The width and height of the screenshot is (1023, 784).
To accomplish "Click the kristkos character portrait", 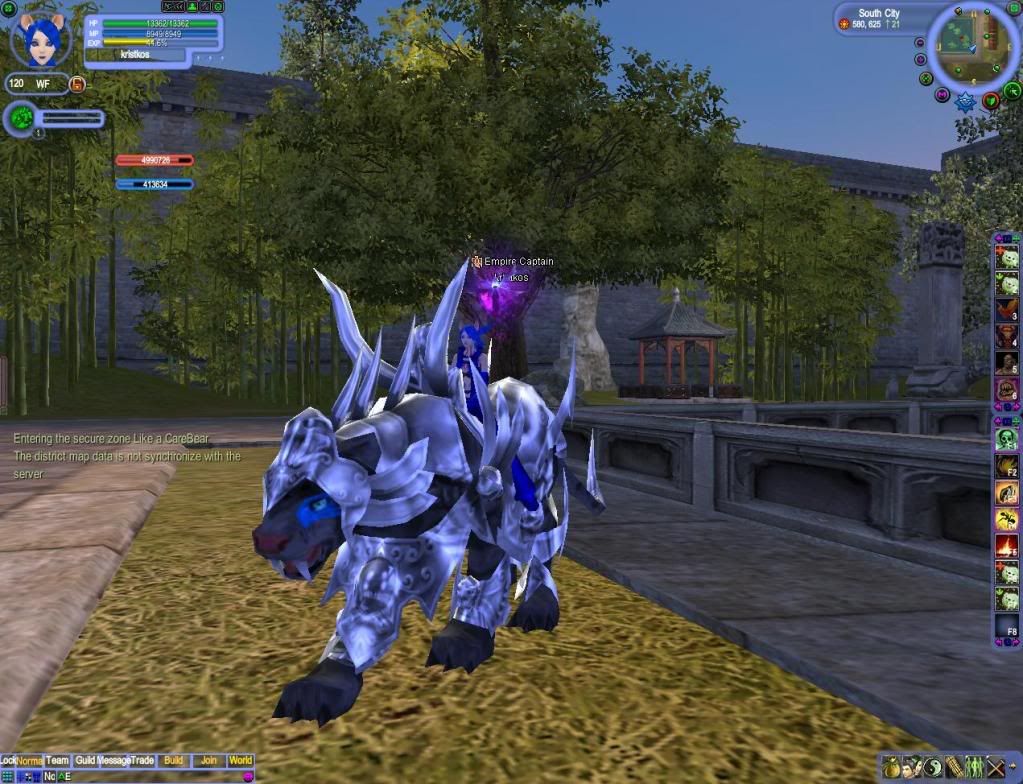I will 43,38.
